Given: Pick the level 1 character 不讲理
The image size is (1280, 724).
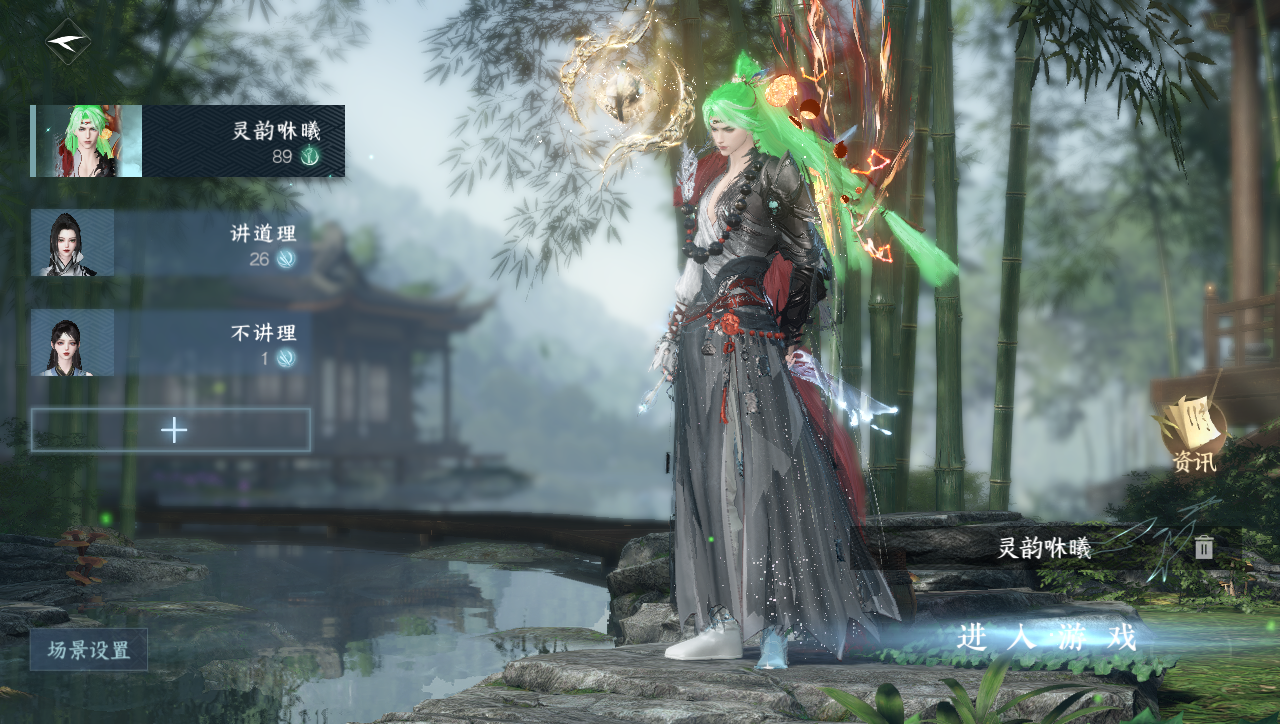Looking at the screenshot, I should [171, 343].
